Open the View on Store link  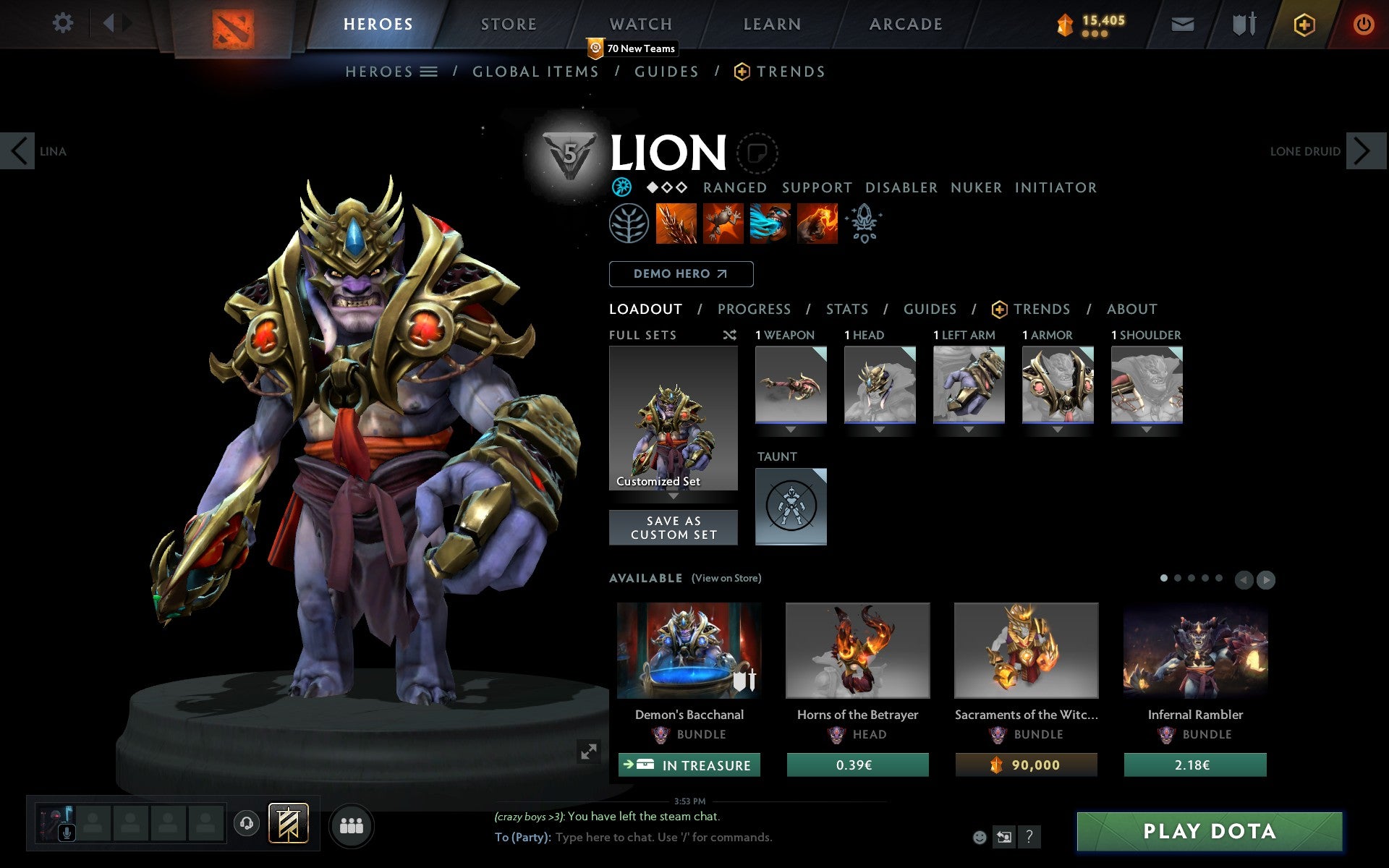pos(726,578)
